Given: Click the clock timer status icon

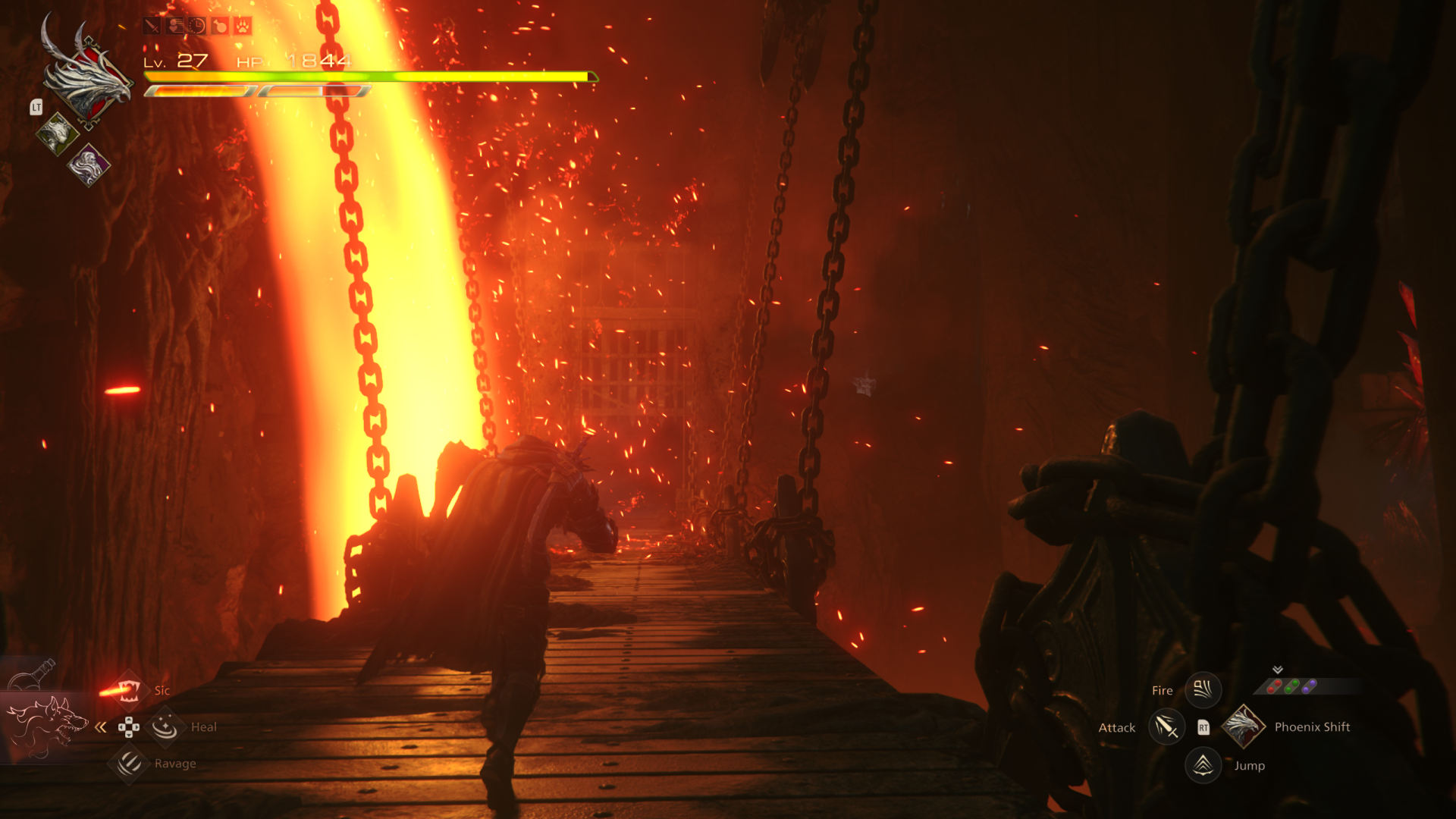Looking at the screenshot, I should pos(197,27).
